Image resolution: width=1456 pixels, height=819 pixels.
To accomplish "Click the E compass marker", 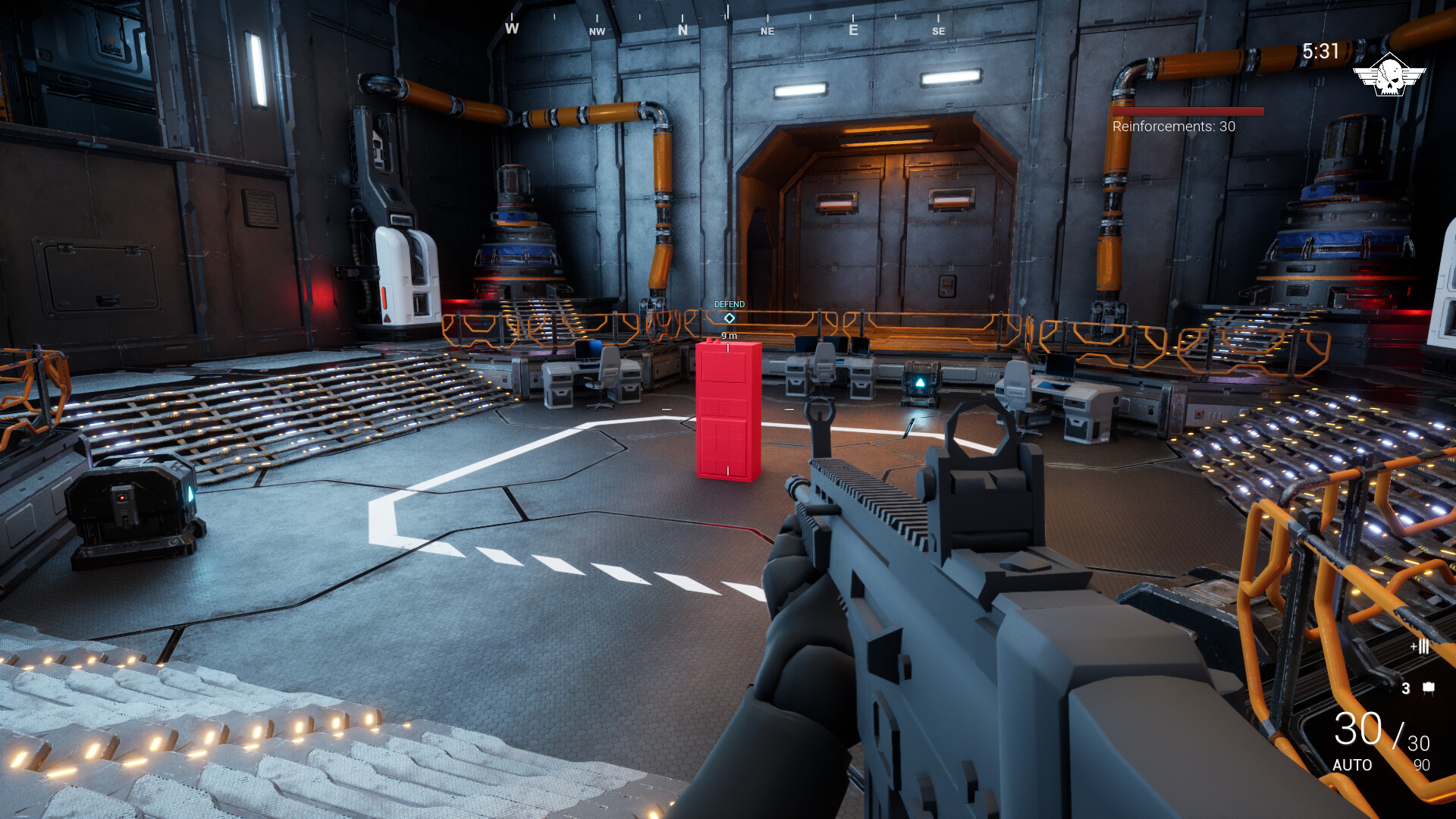I will (x=852, y=29).
